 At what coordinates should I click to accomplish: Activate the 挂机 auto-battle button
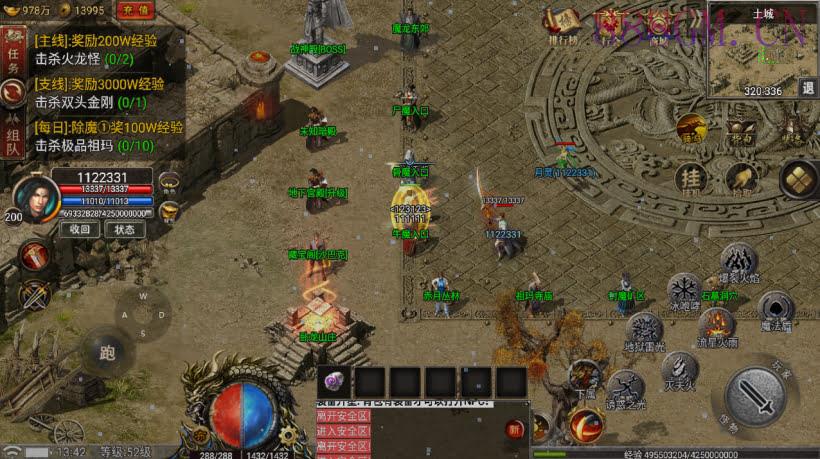pyautogui.click(x=691, y=178)
